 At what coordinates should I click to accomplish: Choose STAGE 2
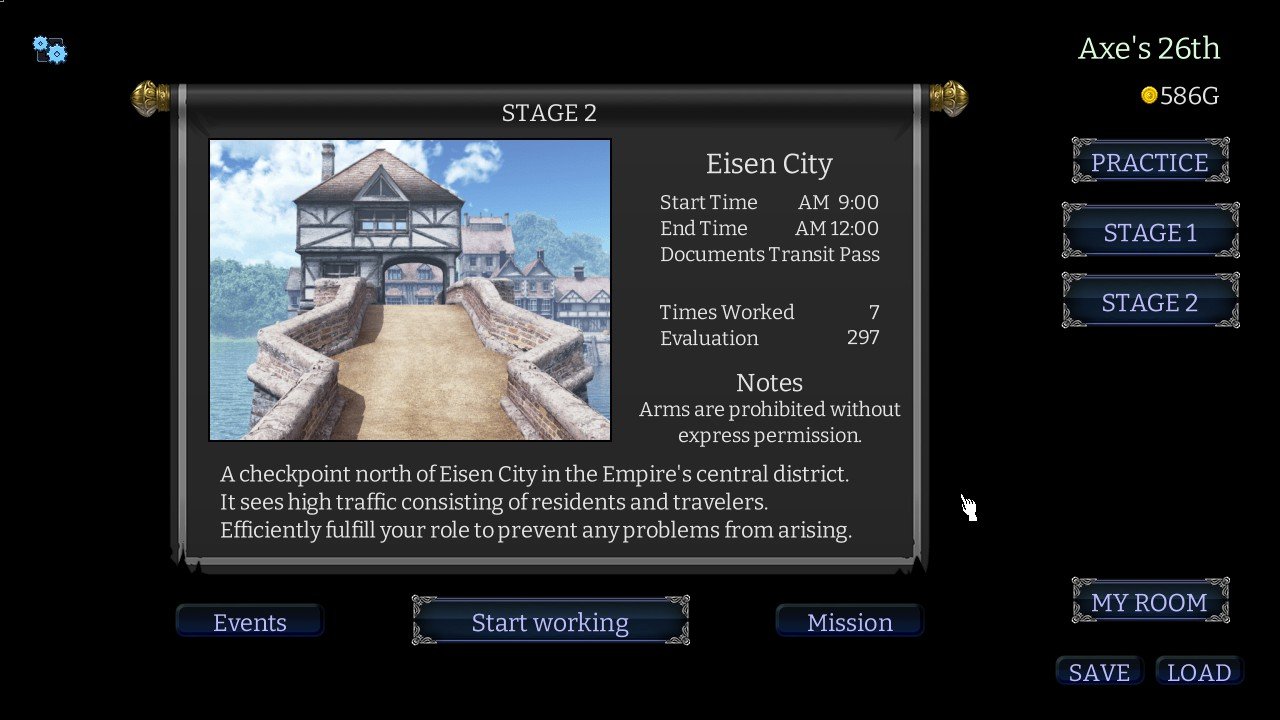coord(1150,302)
